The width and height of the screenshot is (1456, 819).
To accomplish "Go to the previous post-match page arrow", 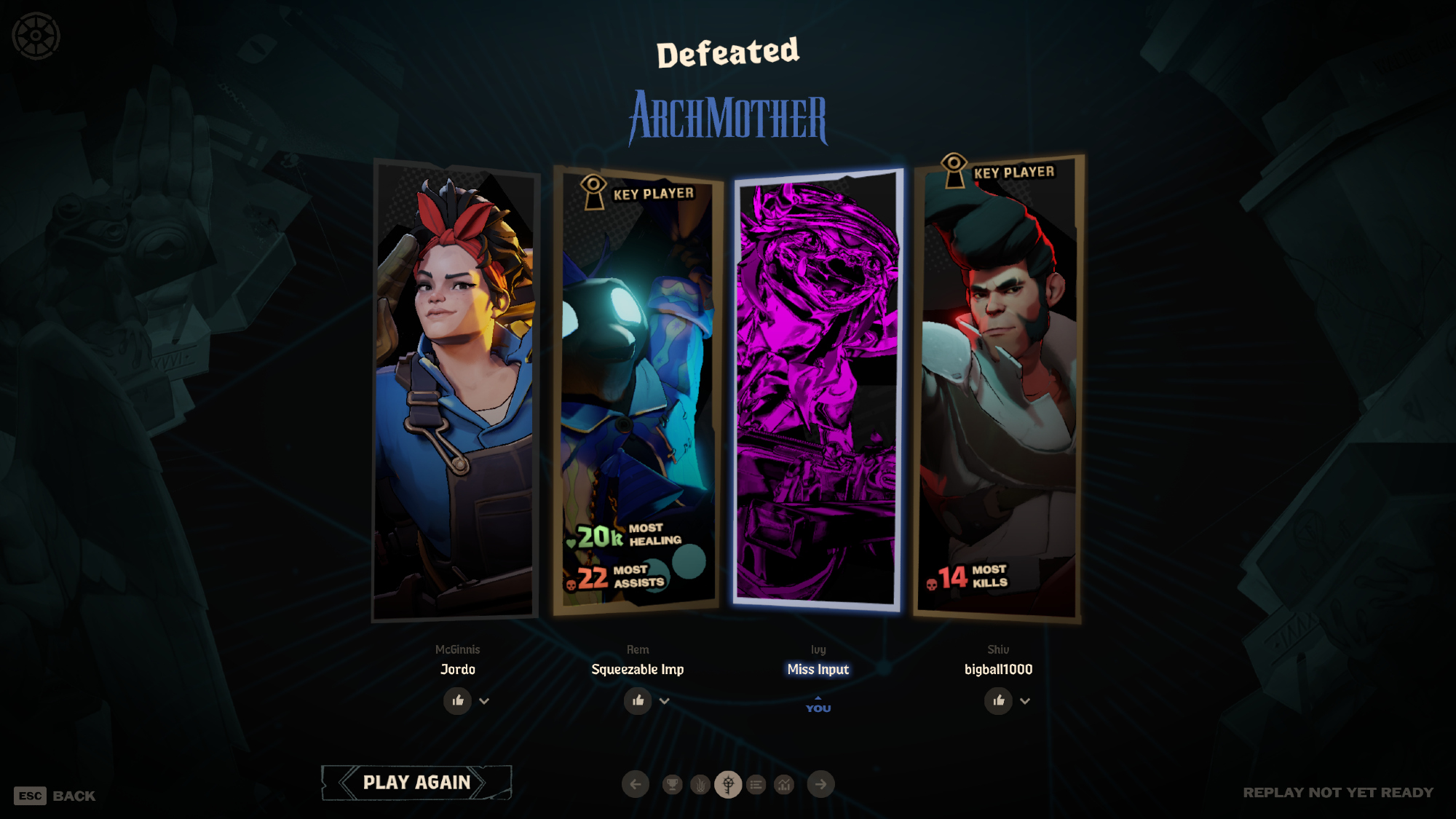I will [636, 784].
